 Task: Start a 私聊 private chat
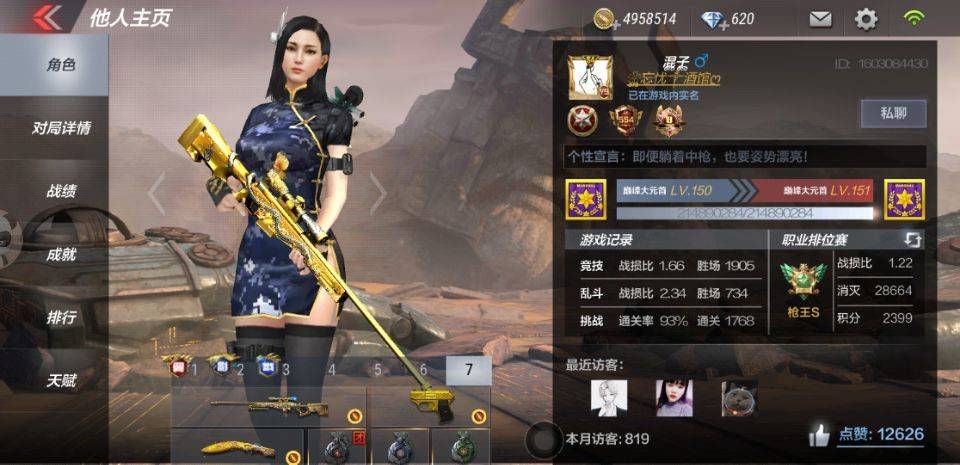[x=893, y=113]
